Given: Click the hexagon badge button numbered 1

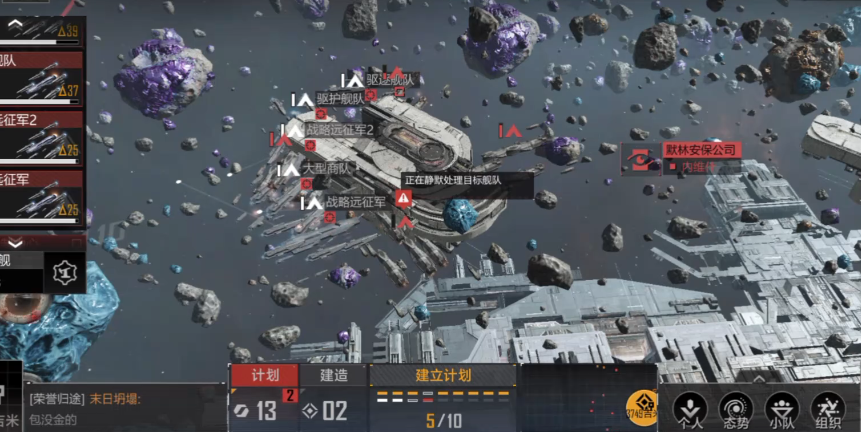Looking at the screenshot, I should pyautogui.click(x=65, y=271).
